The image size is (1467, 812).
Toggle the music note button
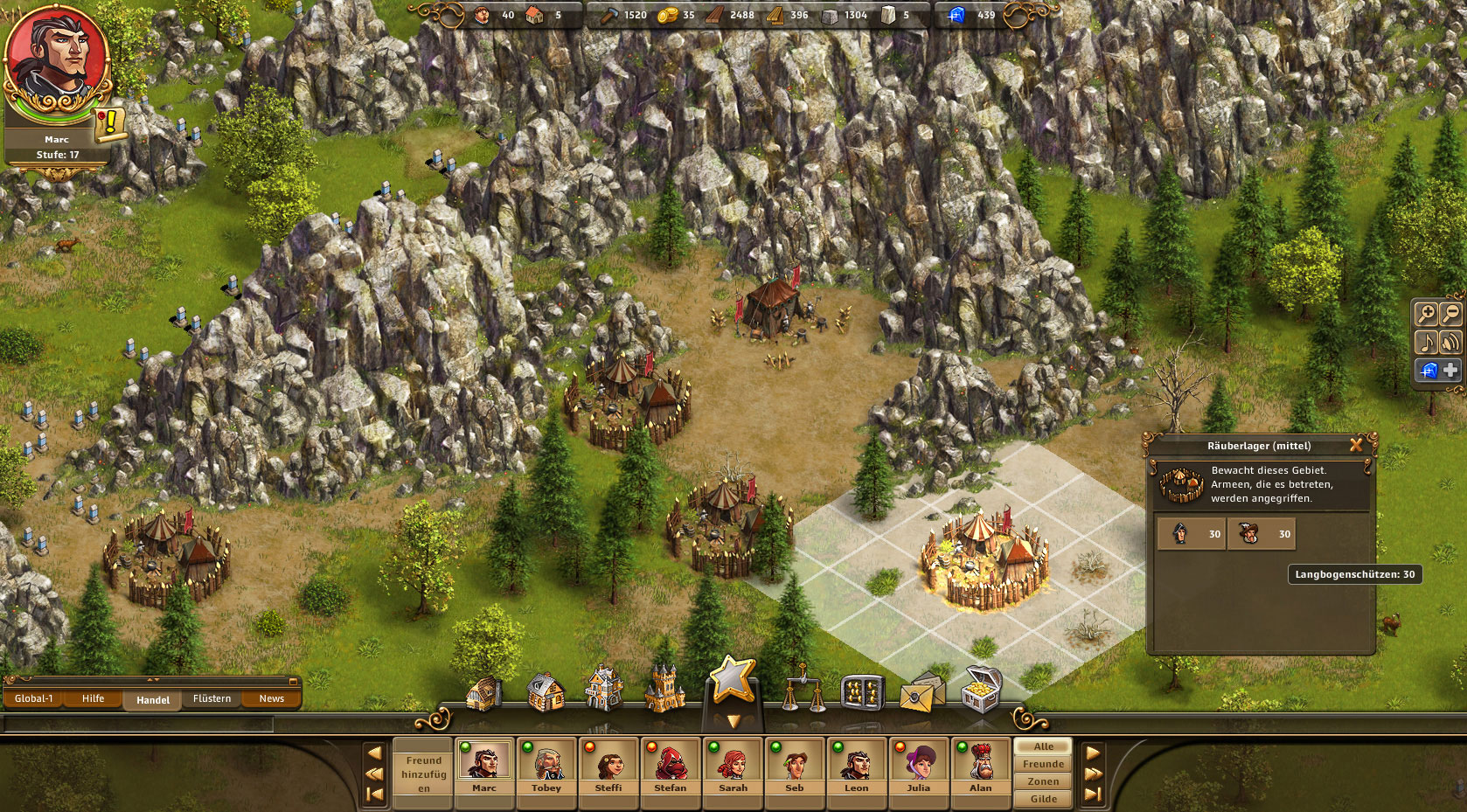point(1426,342)
